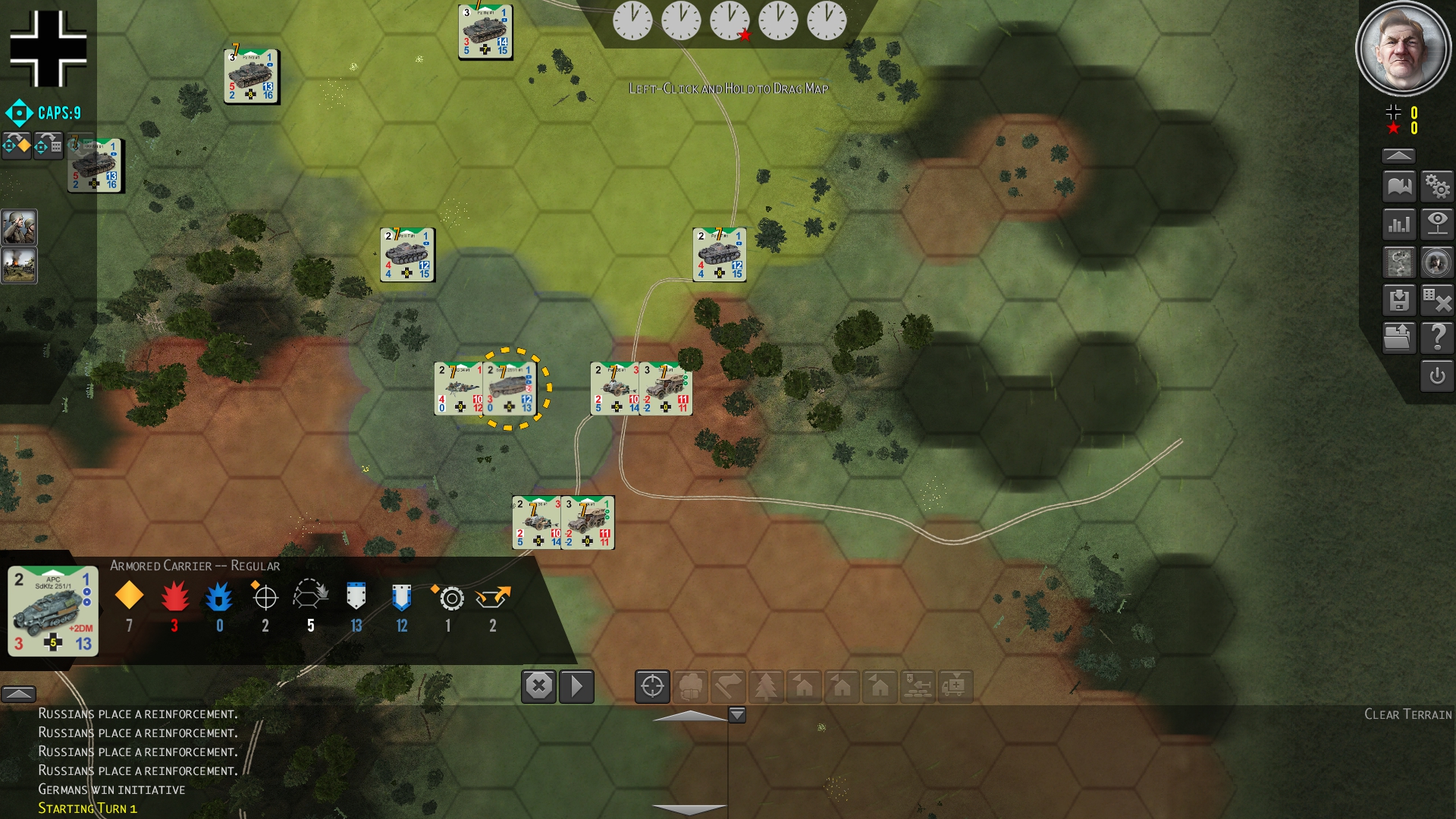Expand the message log dropdown arrow

click(x=737, y=714)
